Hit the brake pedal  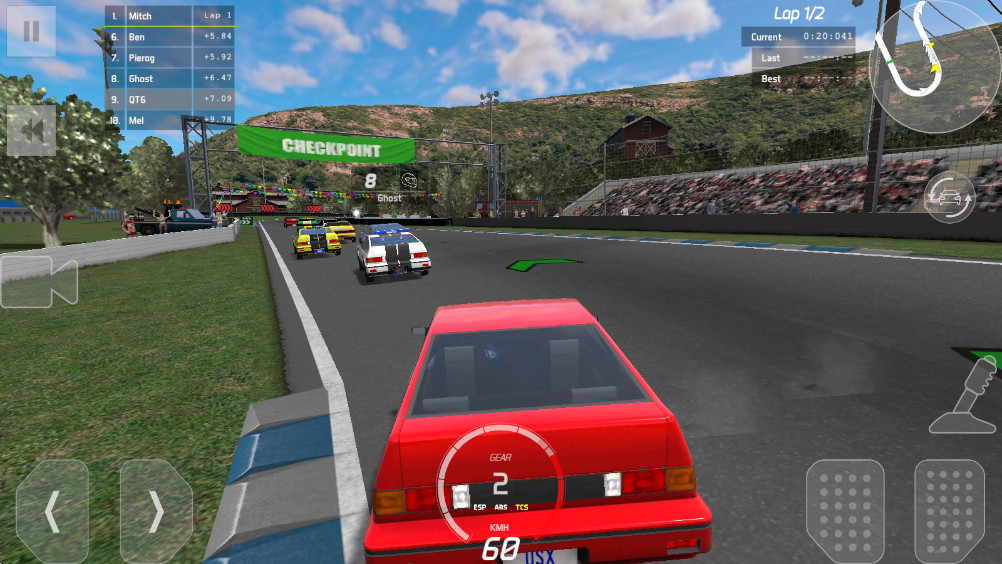tap(845, 509)
